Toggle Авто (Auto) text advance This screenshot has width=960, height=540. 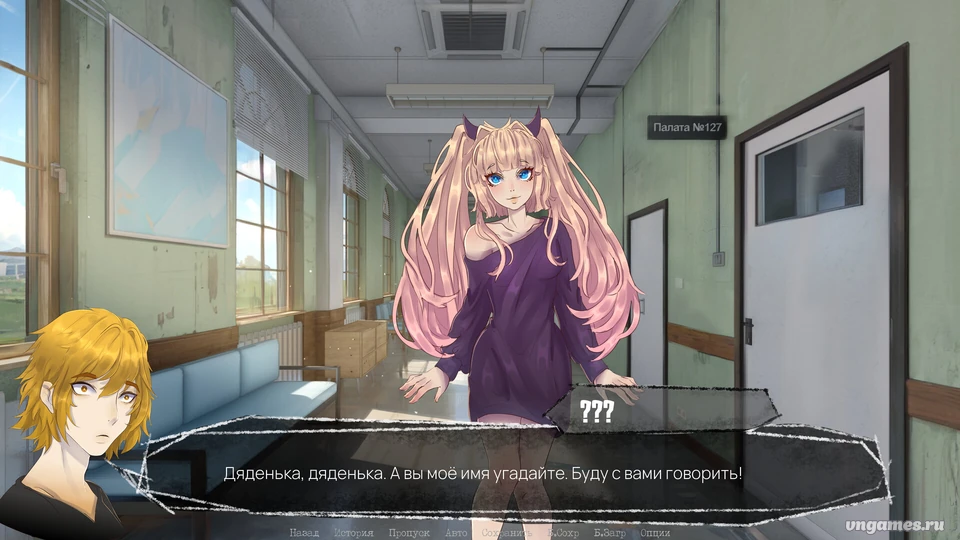point(456,533)
